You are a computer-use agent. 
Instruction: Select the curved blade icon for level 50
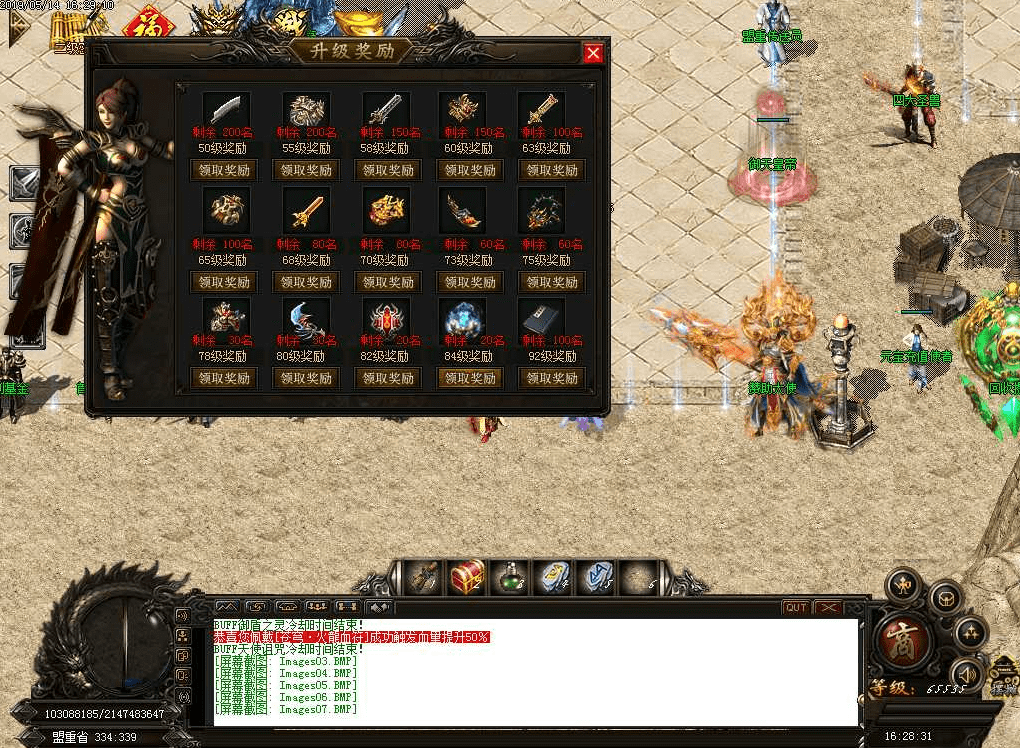point(225,110)
